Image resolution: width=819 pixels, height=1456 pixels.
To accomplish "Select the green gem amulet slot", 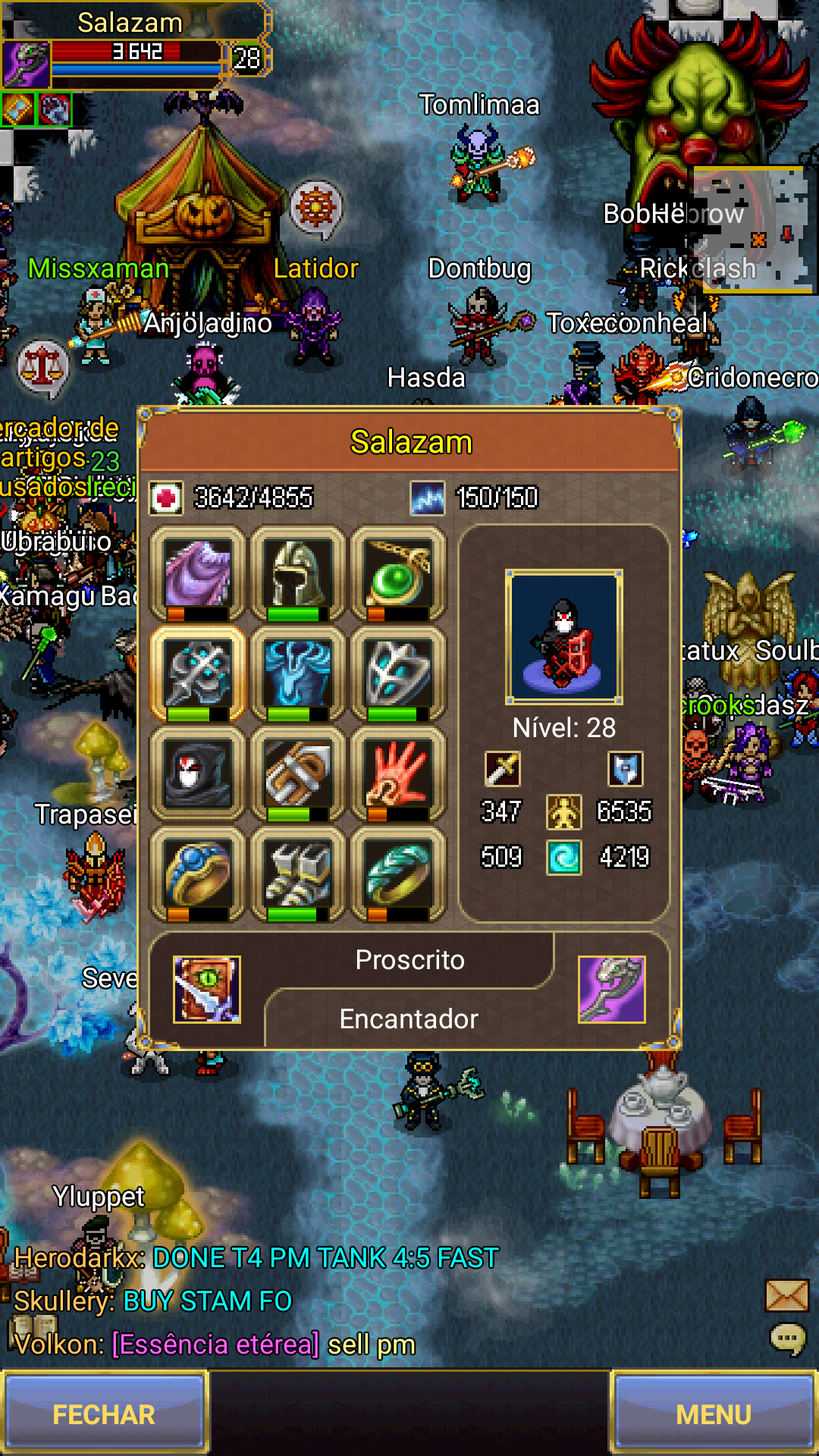I will click(x=398, y=573).
